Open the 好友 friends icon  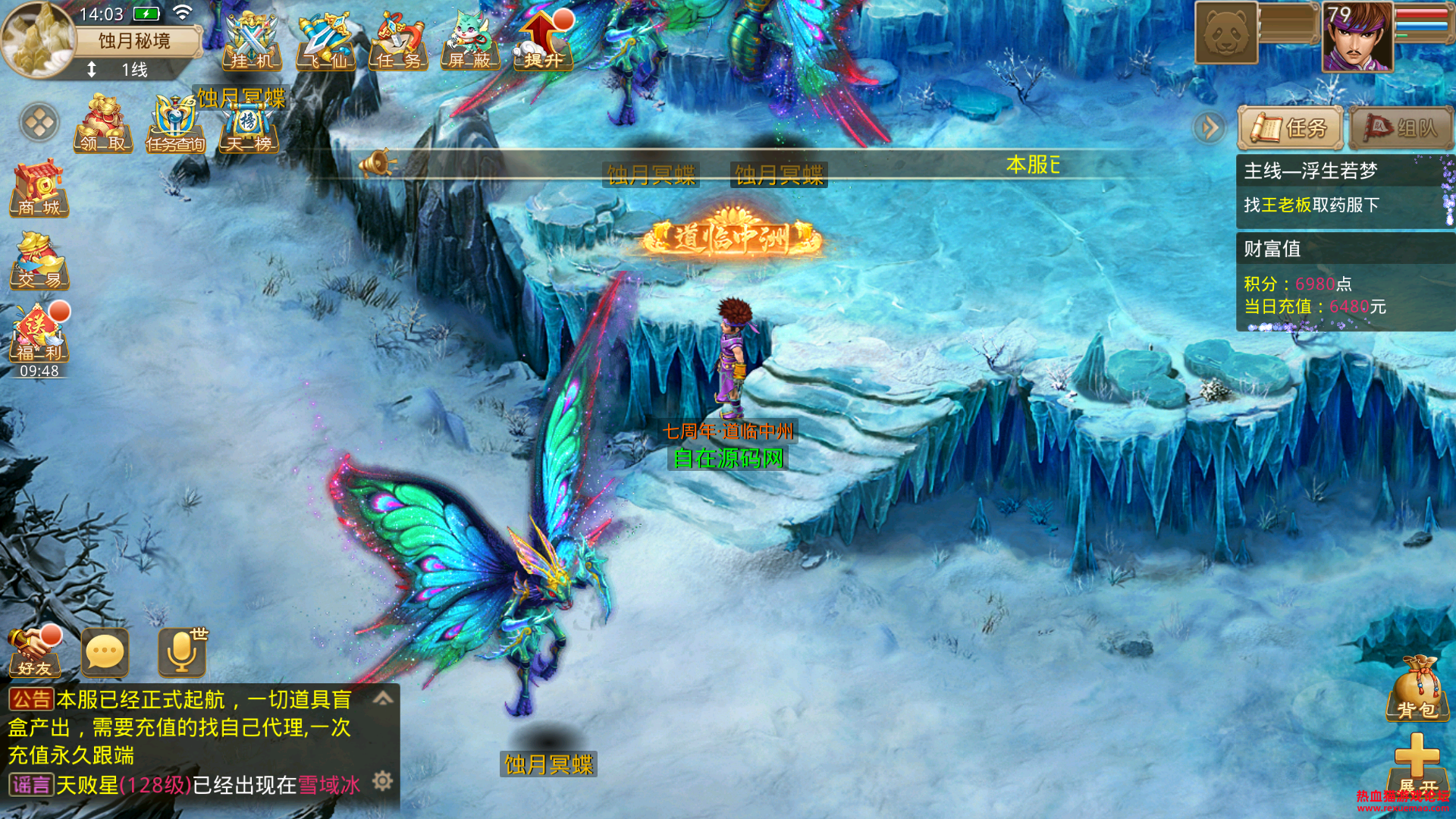(x=34, y=652)
